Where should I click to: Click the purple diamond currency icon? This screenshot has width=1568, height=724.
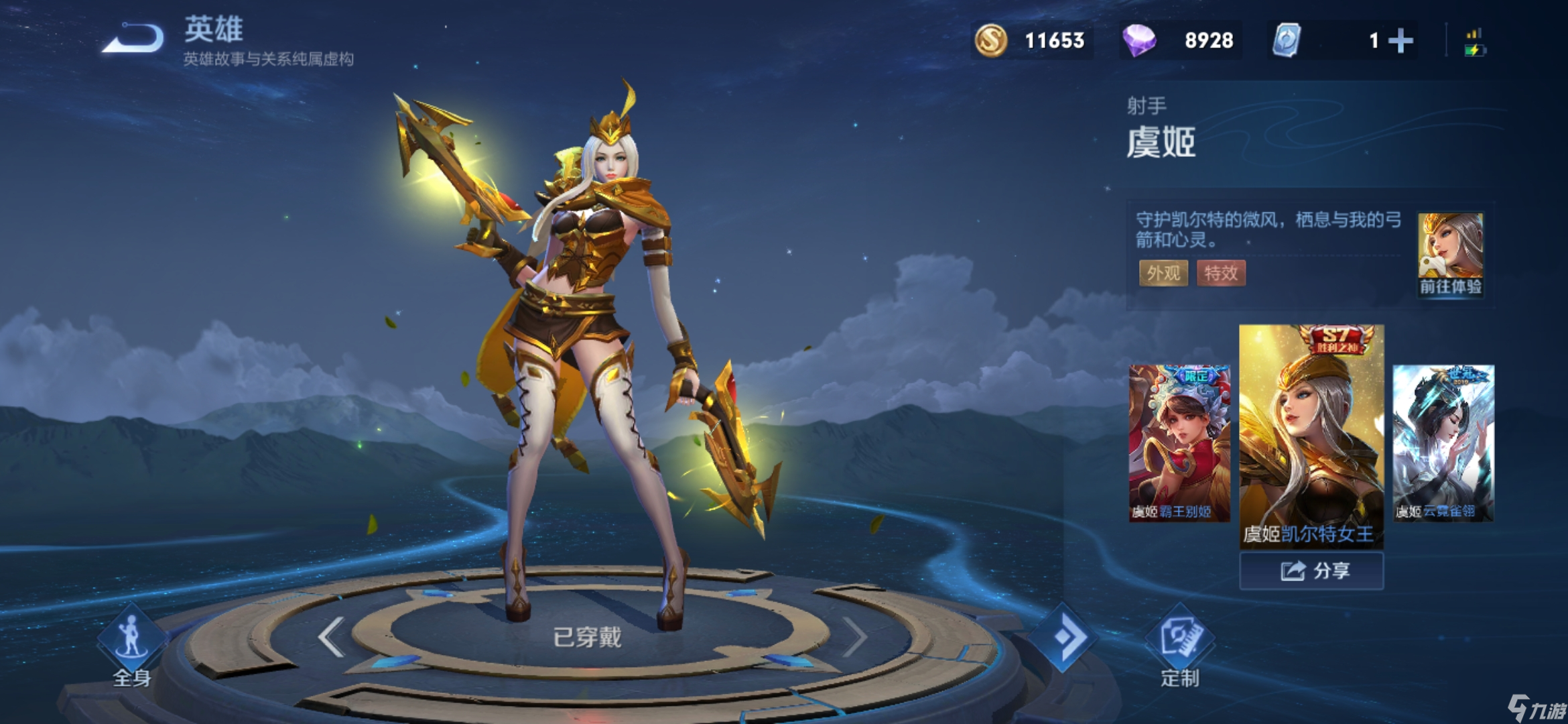tap(1139, 41)
